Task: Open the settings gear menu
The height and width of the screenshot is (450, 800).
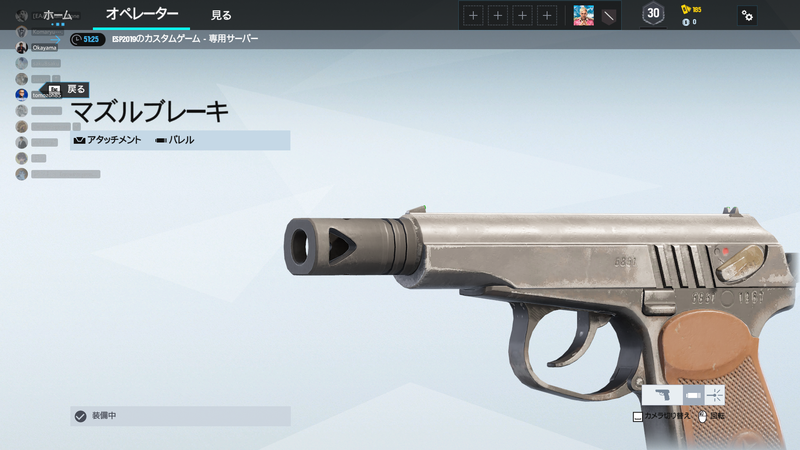Action: 747,15
